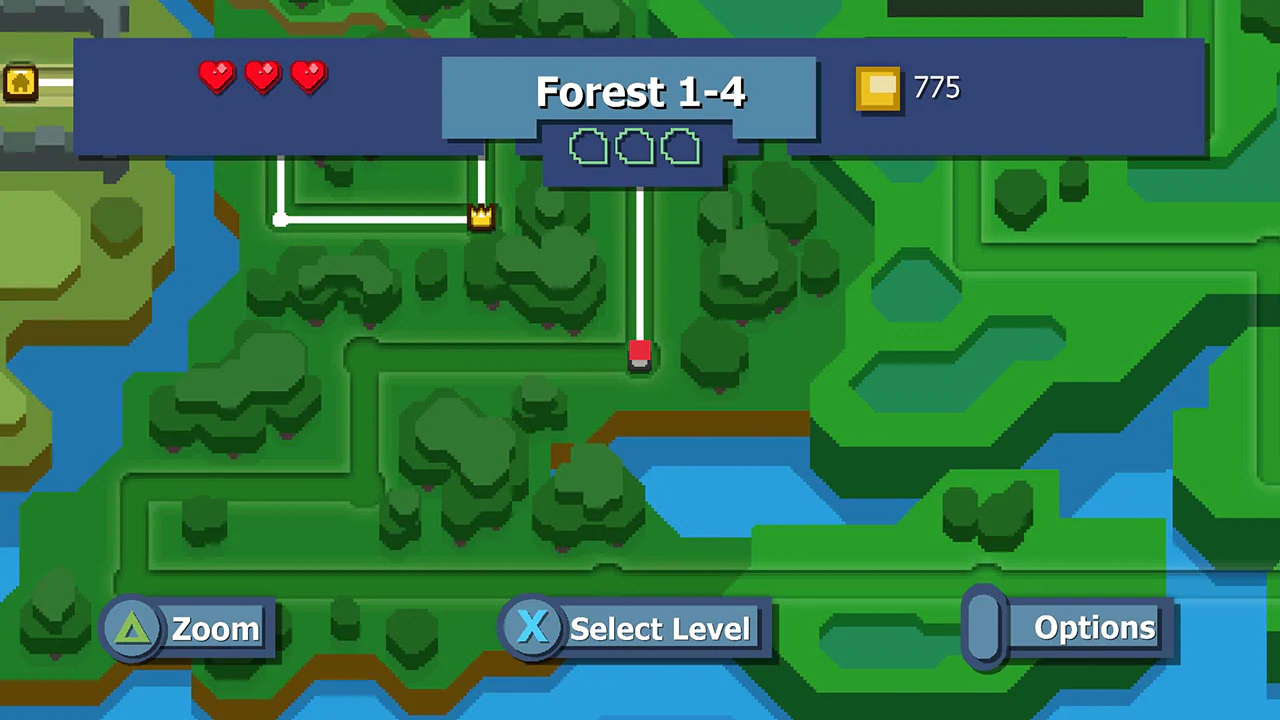This screenshot has height=720, width=1280.
Task: Click the red player marker on the map
Action: tap(641, 356)
